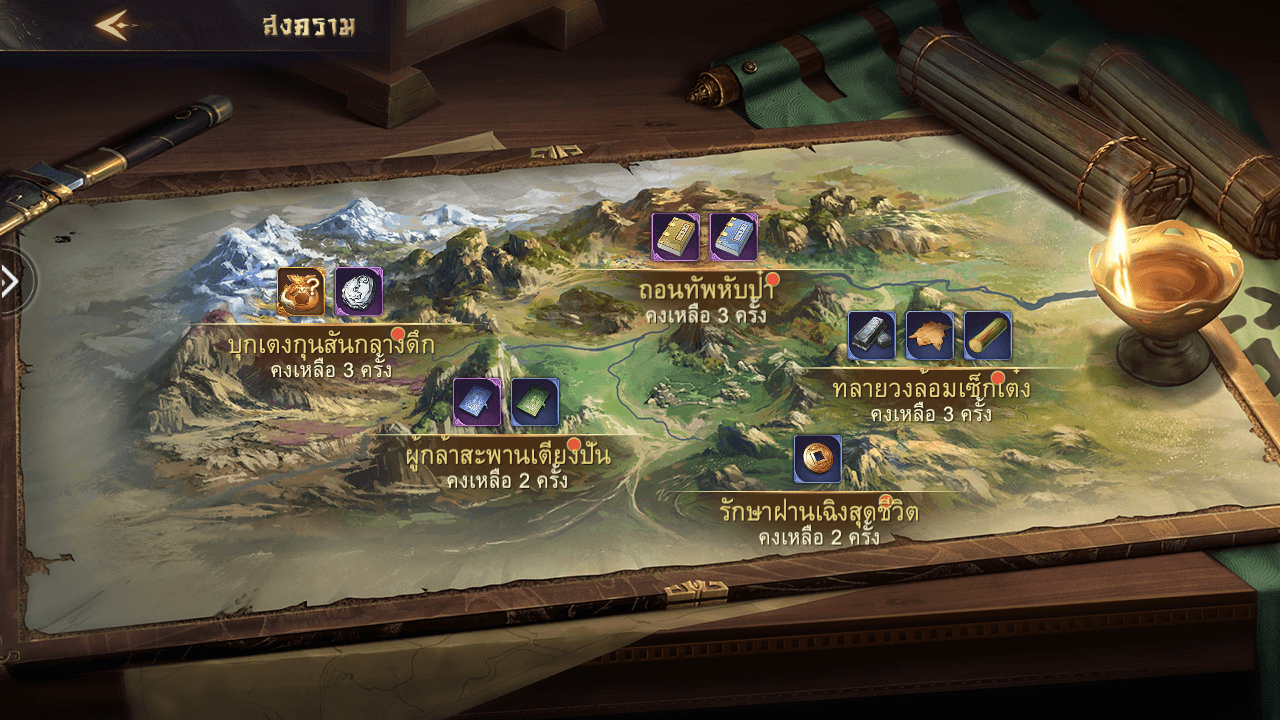Viewport: 1280px width, 720px height.
Task: Start the รักษาฝานเฉิงสุดชีวิต stage
Action: tap(818, 512)
